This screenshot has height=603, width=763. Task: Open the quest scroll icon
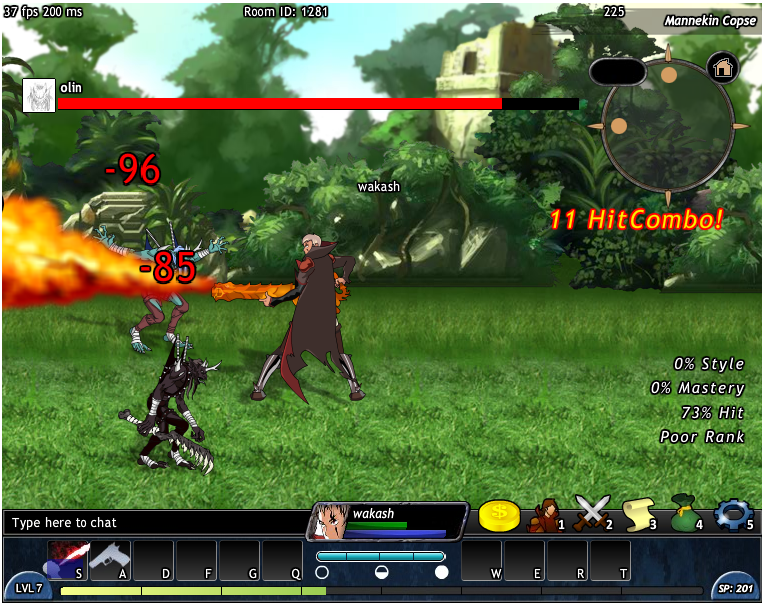[639, 514]
